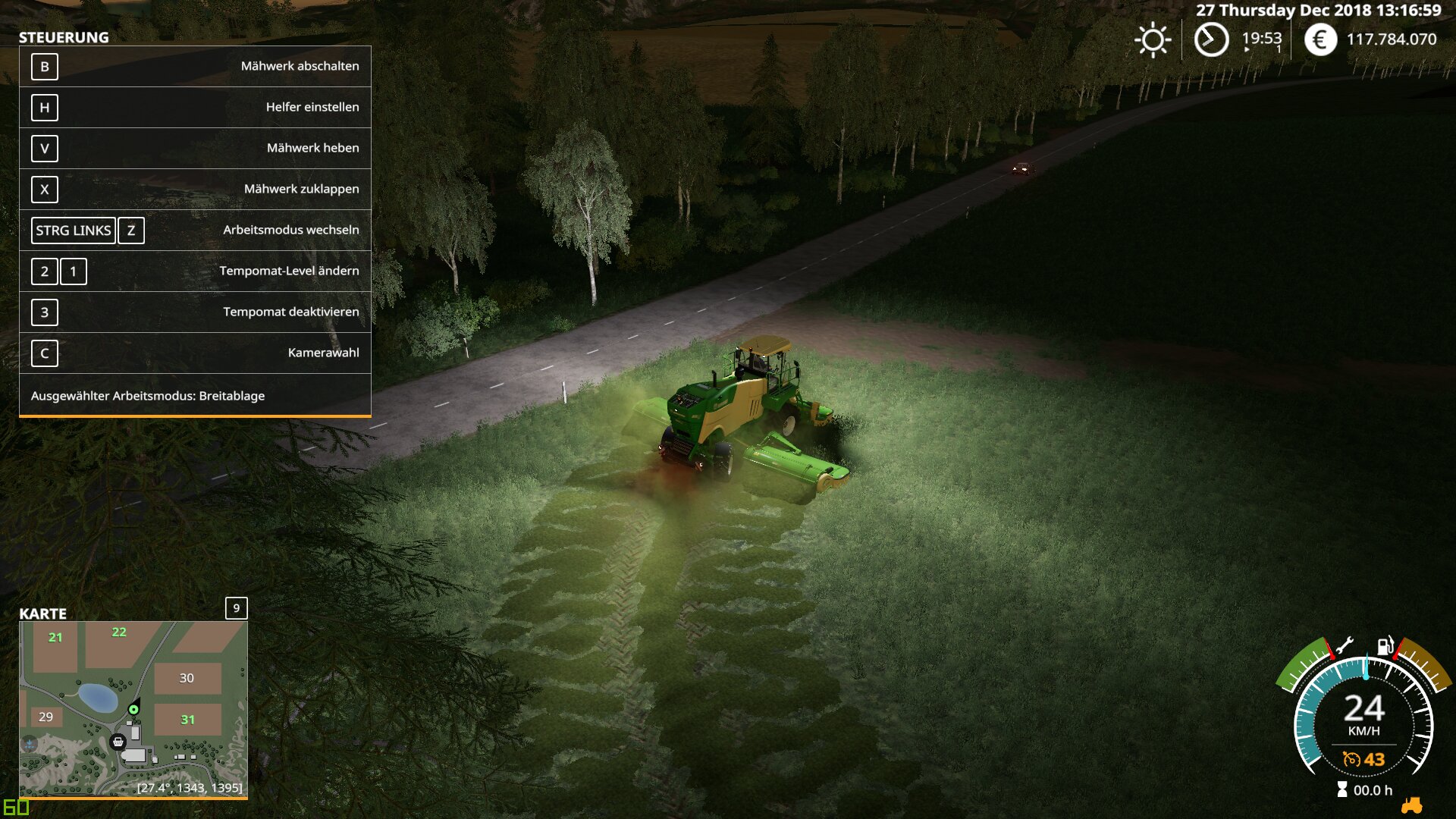Click the shop marker on the minimap
1456x819 pixels.
pos(118,742)
